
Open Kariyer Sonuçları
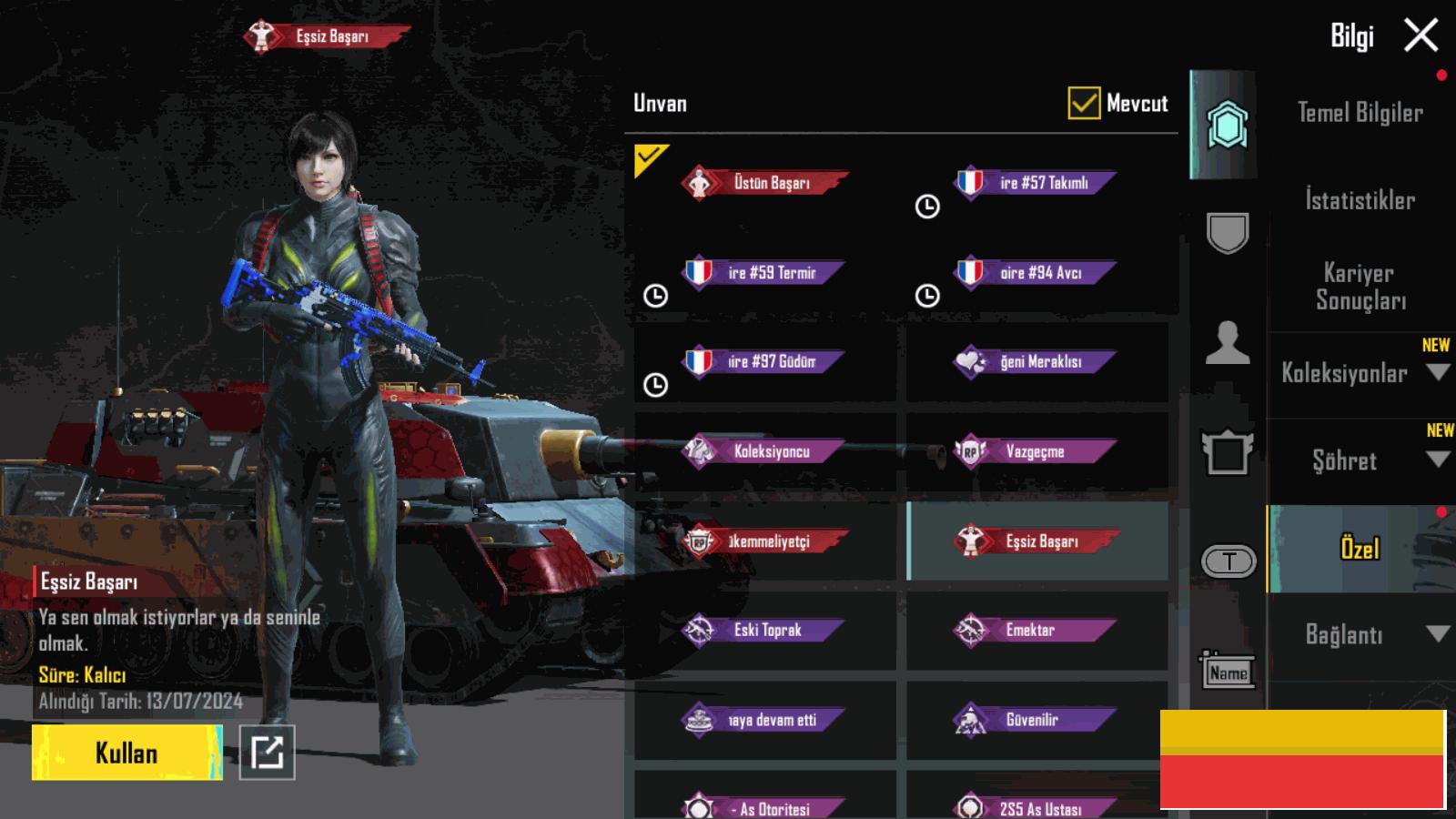pos(1360,286)
